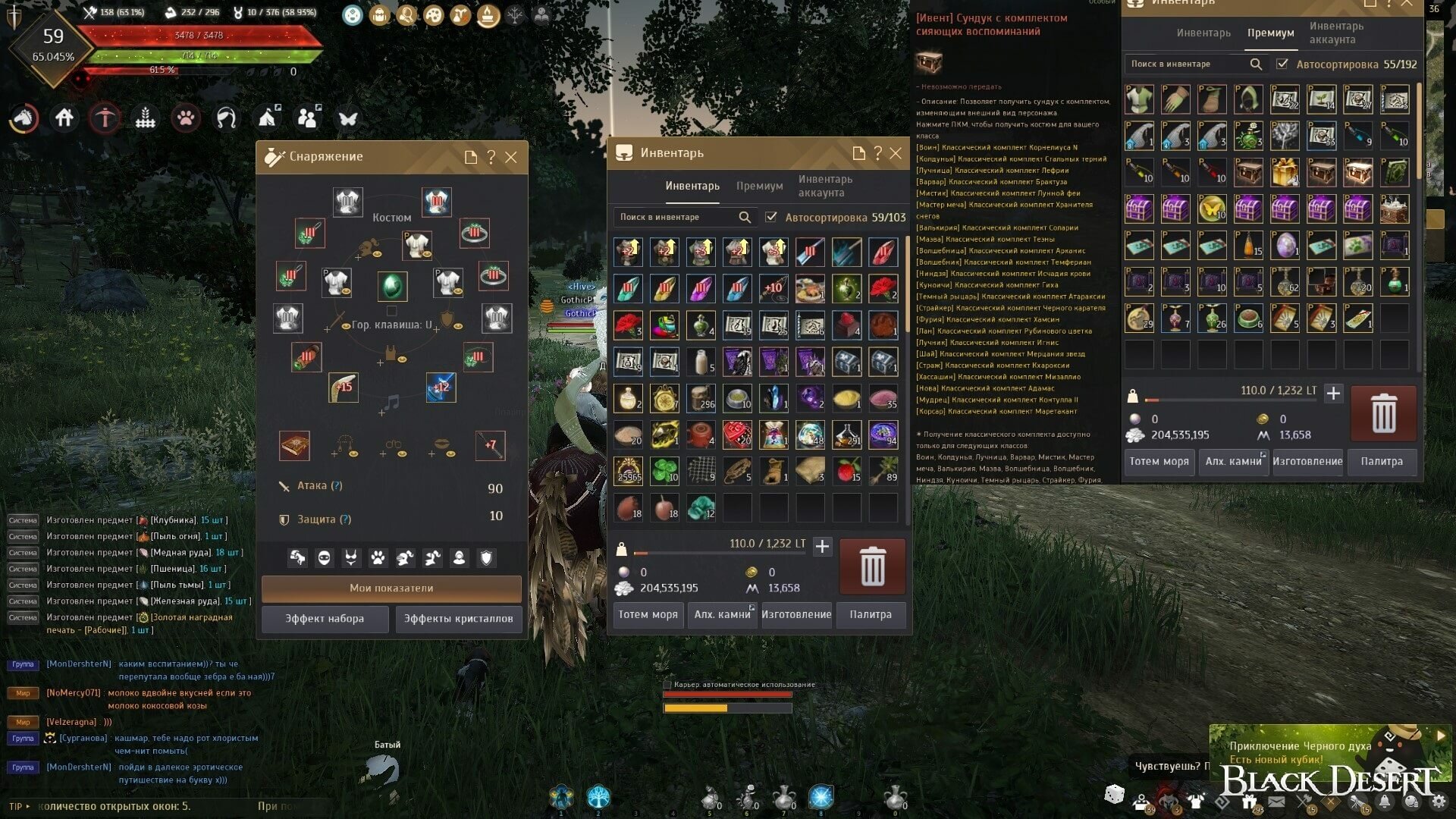Select the +15 horn equipment slot
This screenshot has height=819, width=1456.
click(344, 387)
